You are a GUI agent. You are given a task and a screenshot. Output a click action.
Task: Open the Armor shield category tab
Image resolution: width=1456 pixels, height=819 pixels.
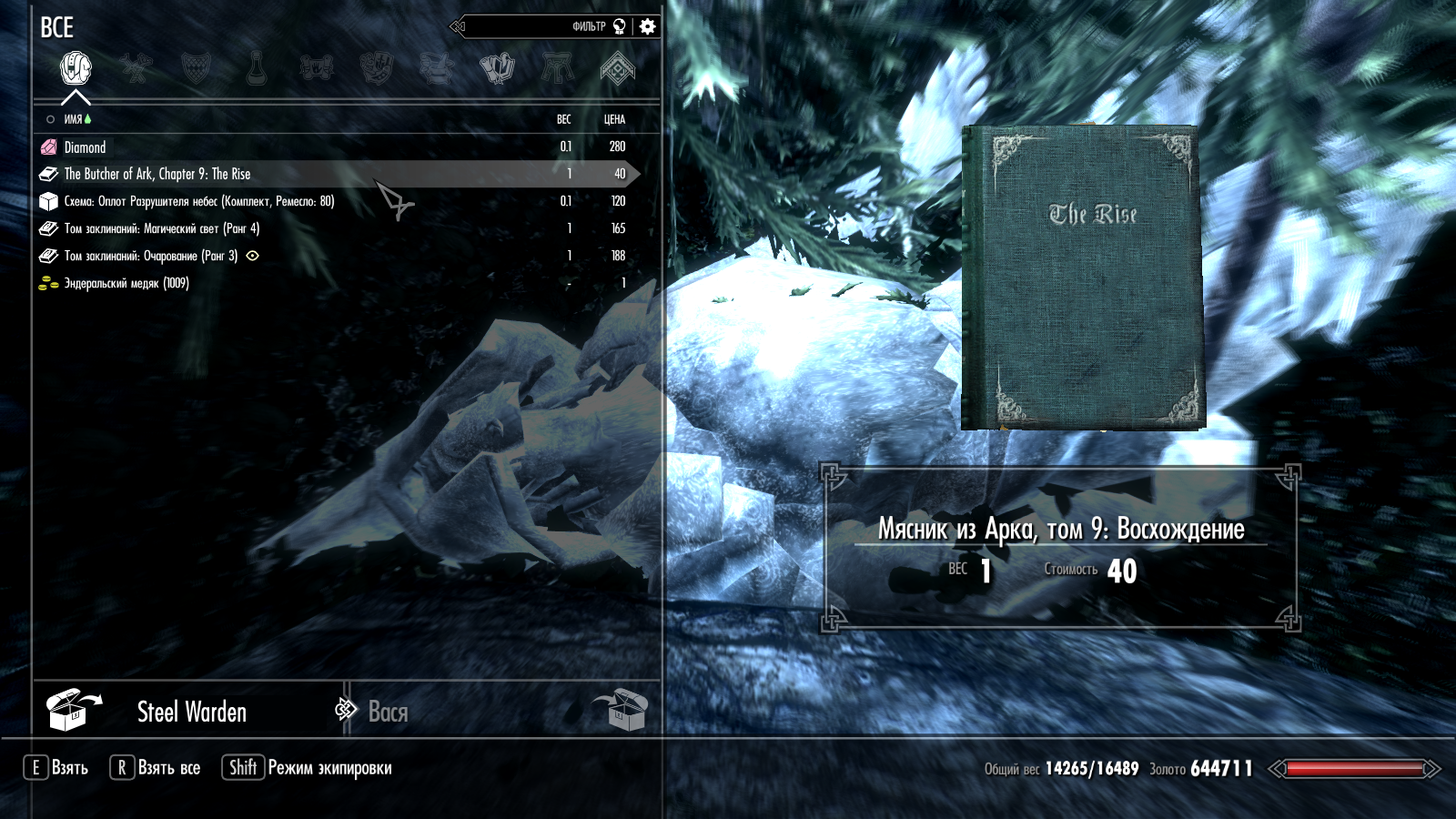pos(196,68)
